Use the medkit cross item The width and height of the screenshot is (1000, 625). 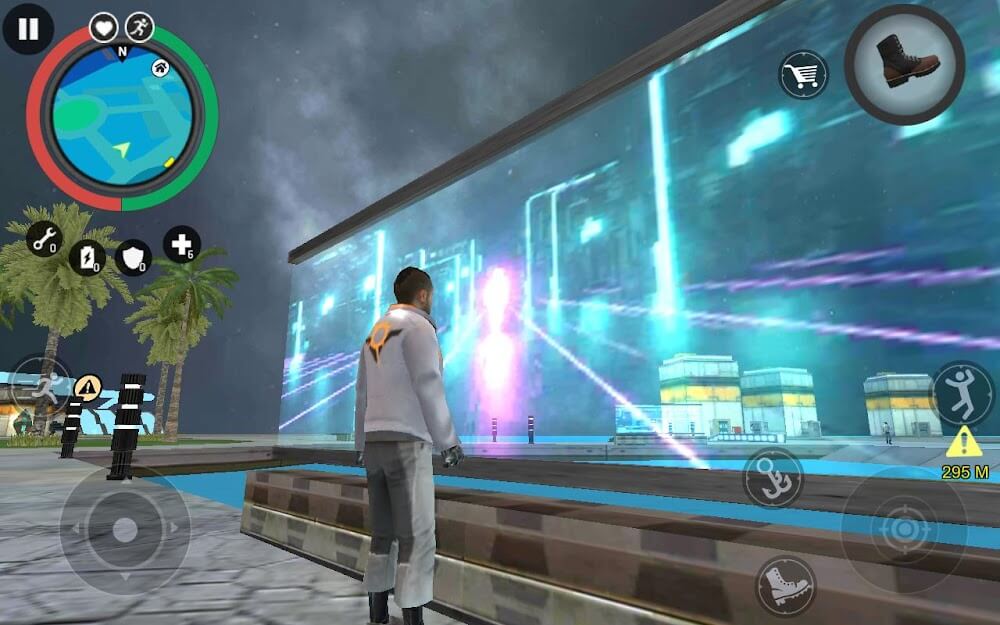click(x=182, y=244)
